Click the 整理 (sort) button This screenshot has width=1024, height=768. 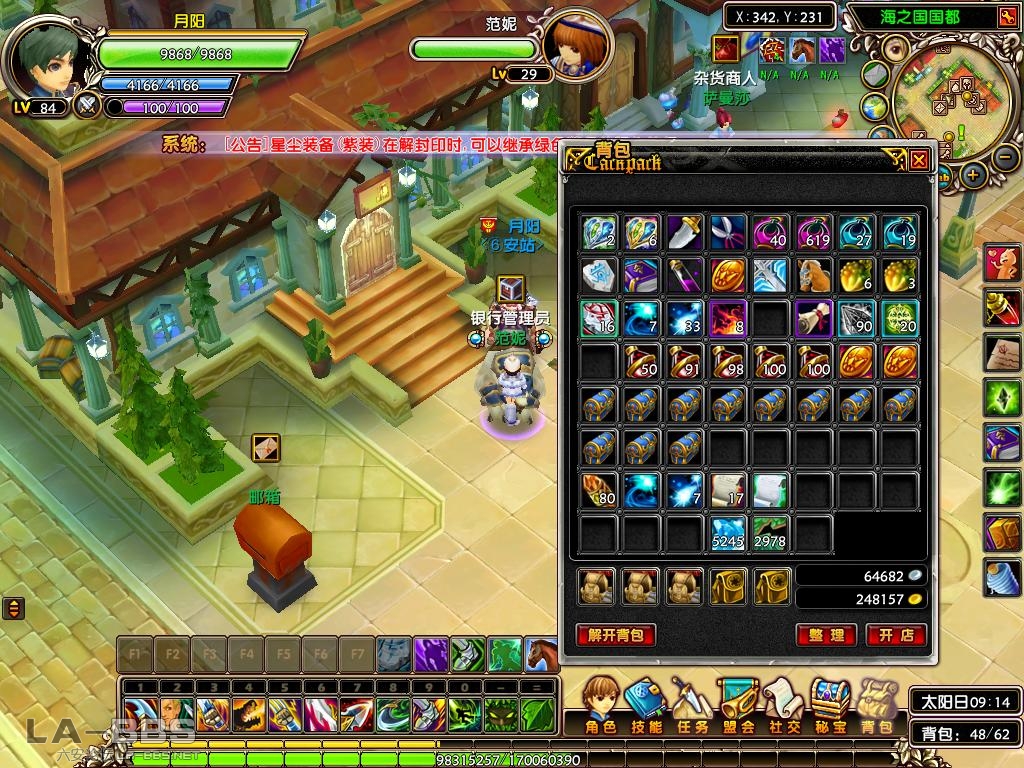[826, 635]
